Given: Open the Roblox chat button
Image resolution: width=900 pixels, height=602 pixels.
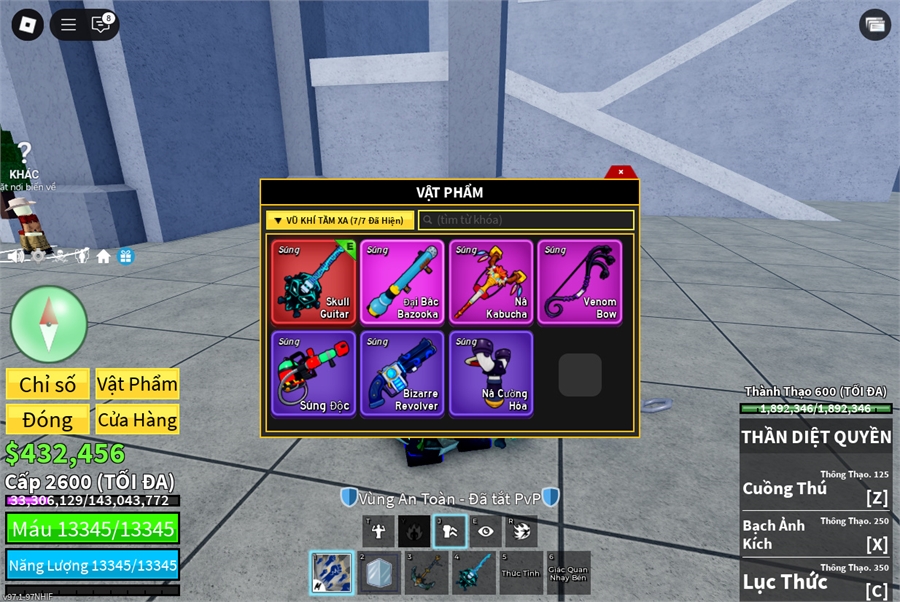Looking at the screenshot, I should [x=101, y=25].
